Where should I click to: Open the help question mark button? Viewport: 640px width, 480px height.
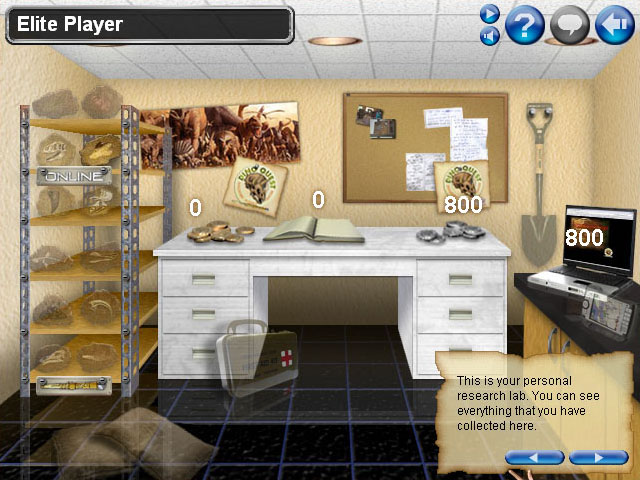point(524,24)
